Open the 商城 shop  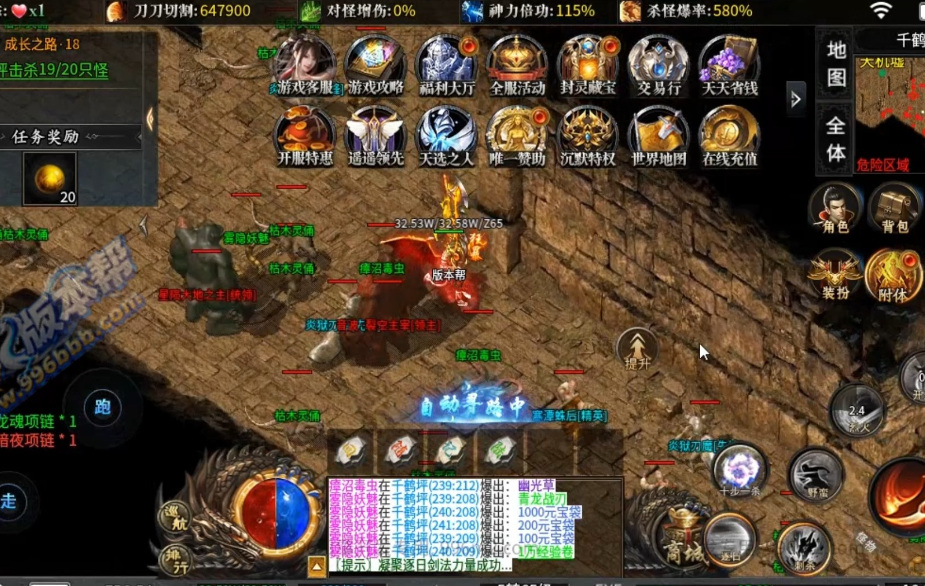(684, 540)
